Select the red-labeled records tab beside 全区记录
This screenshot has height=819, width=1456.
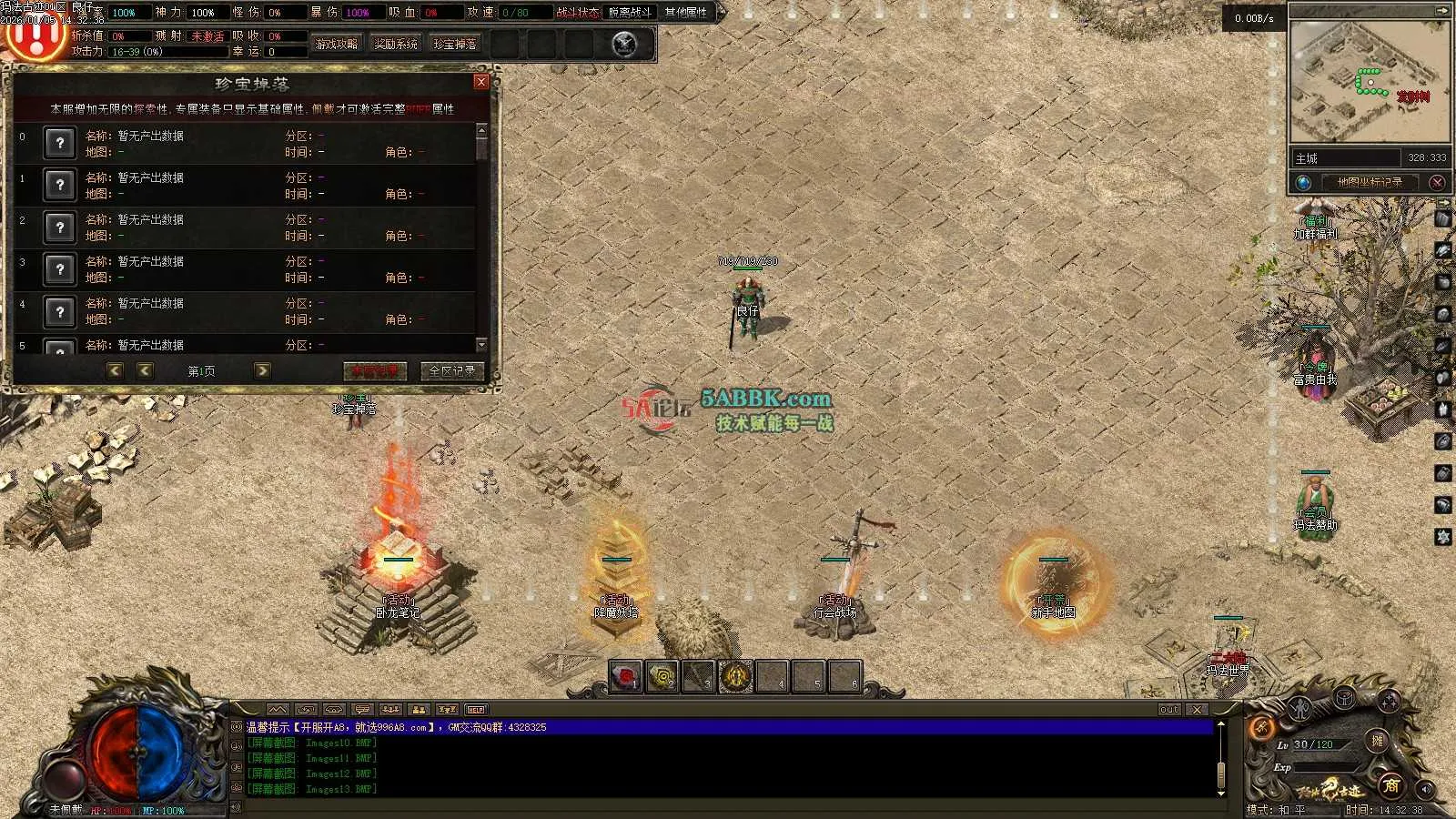point(375,370)
